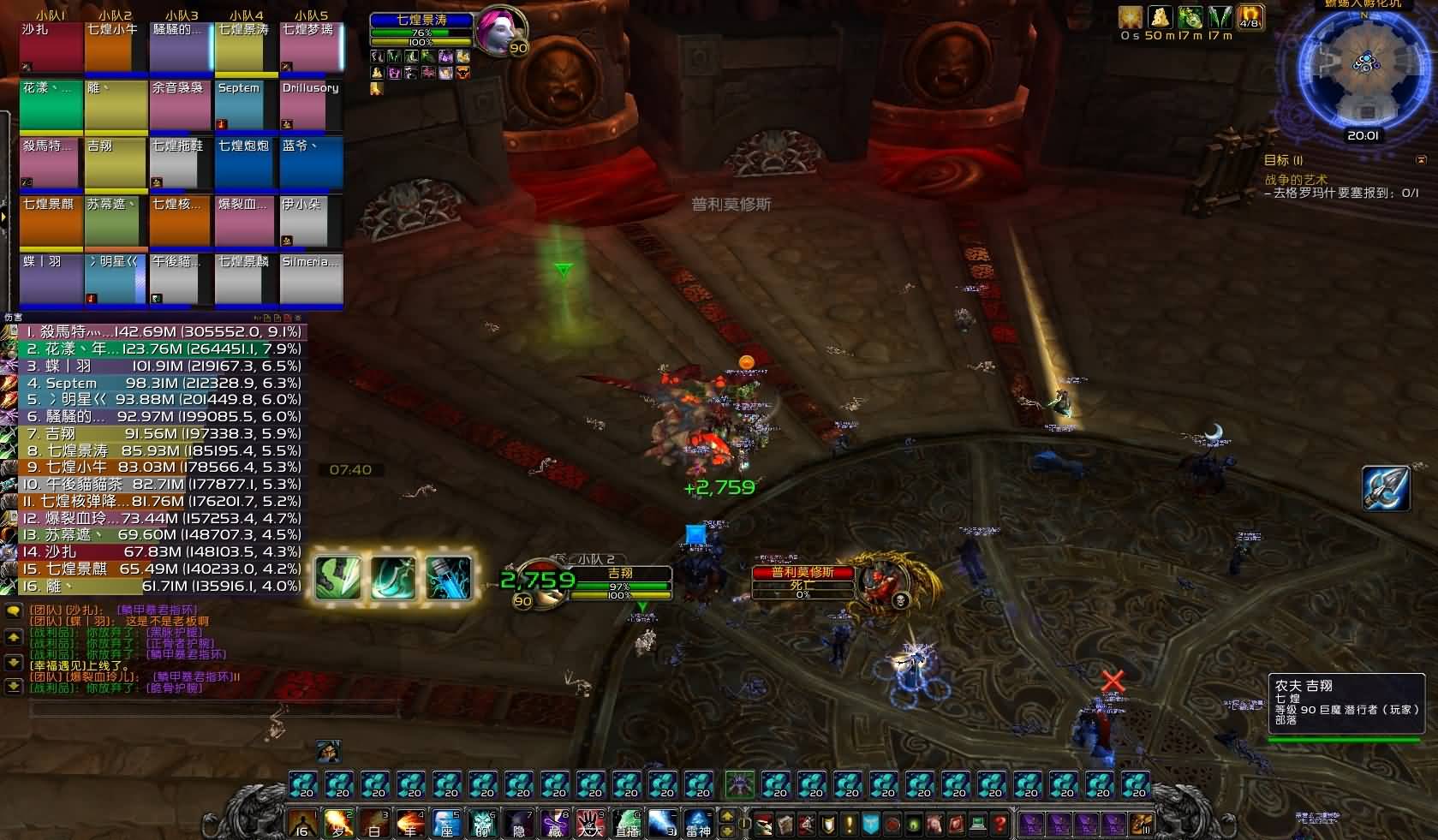Open the 战争的艺术 quest objective
The height and width of the screenshot is (840, 1438).
coord(1296,180)
